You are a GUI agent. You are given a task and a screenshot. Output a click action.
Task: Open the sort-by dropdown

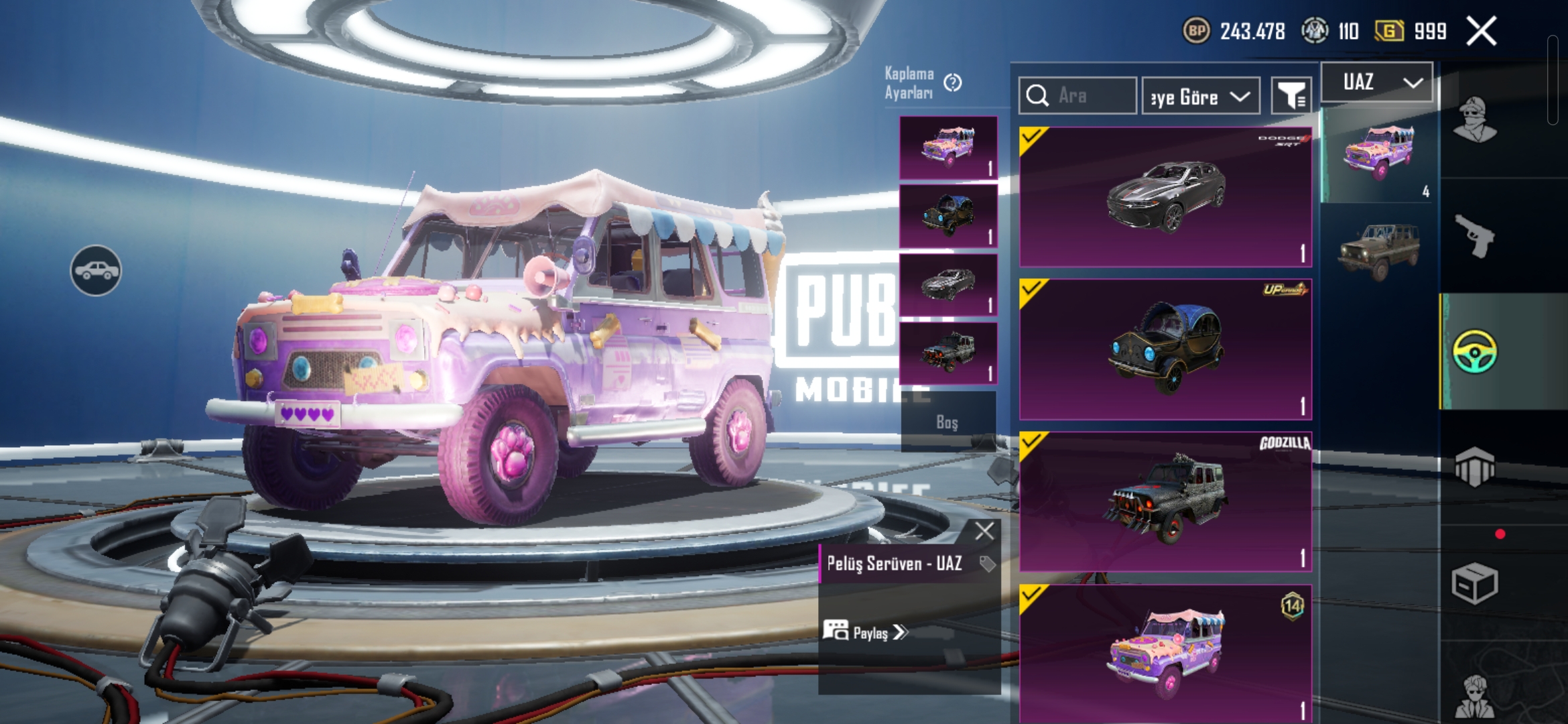click(x=1200, y=97)
